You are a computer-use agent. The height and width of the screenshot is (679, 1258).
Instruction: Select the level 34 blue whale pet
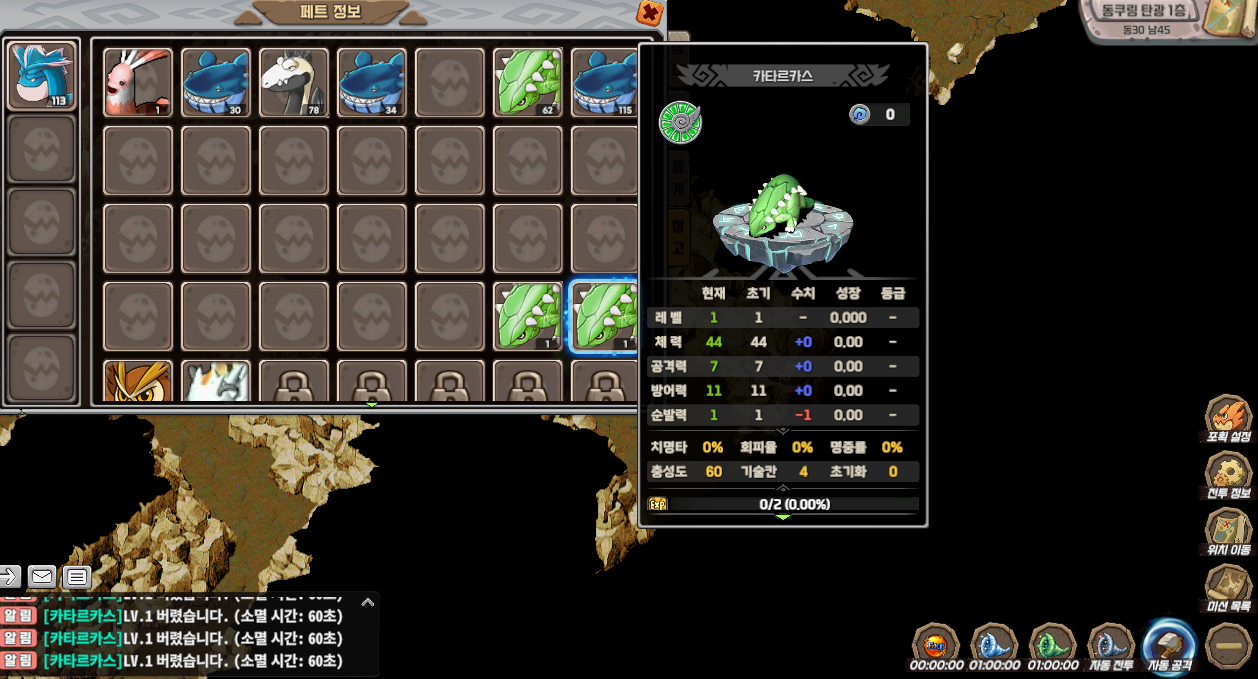(x=372, y=82)
